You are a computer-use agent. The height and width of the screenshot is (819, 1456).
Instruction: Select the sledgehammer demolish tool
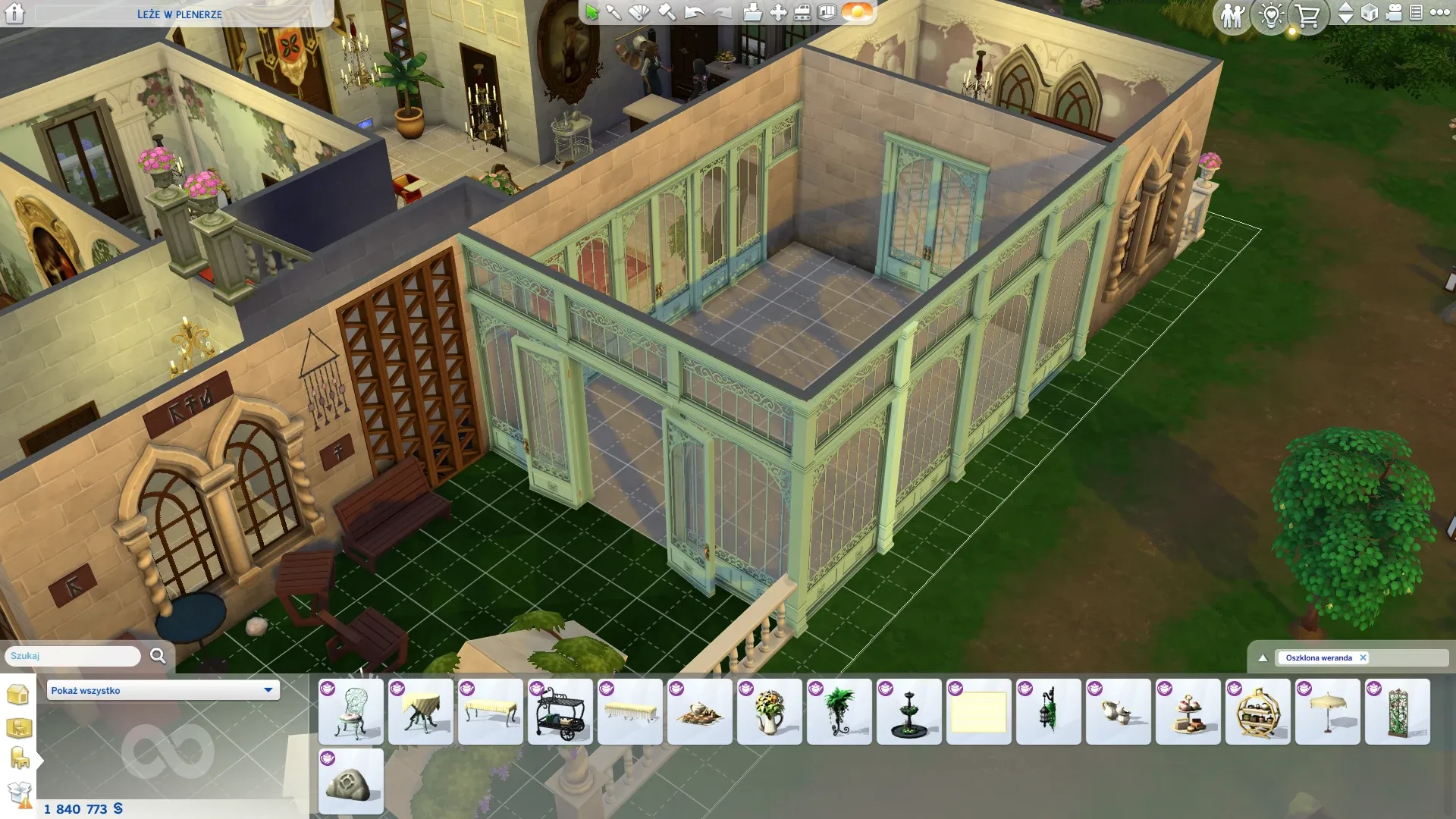[x=667, y=12]
